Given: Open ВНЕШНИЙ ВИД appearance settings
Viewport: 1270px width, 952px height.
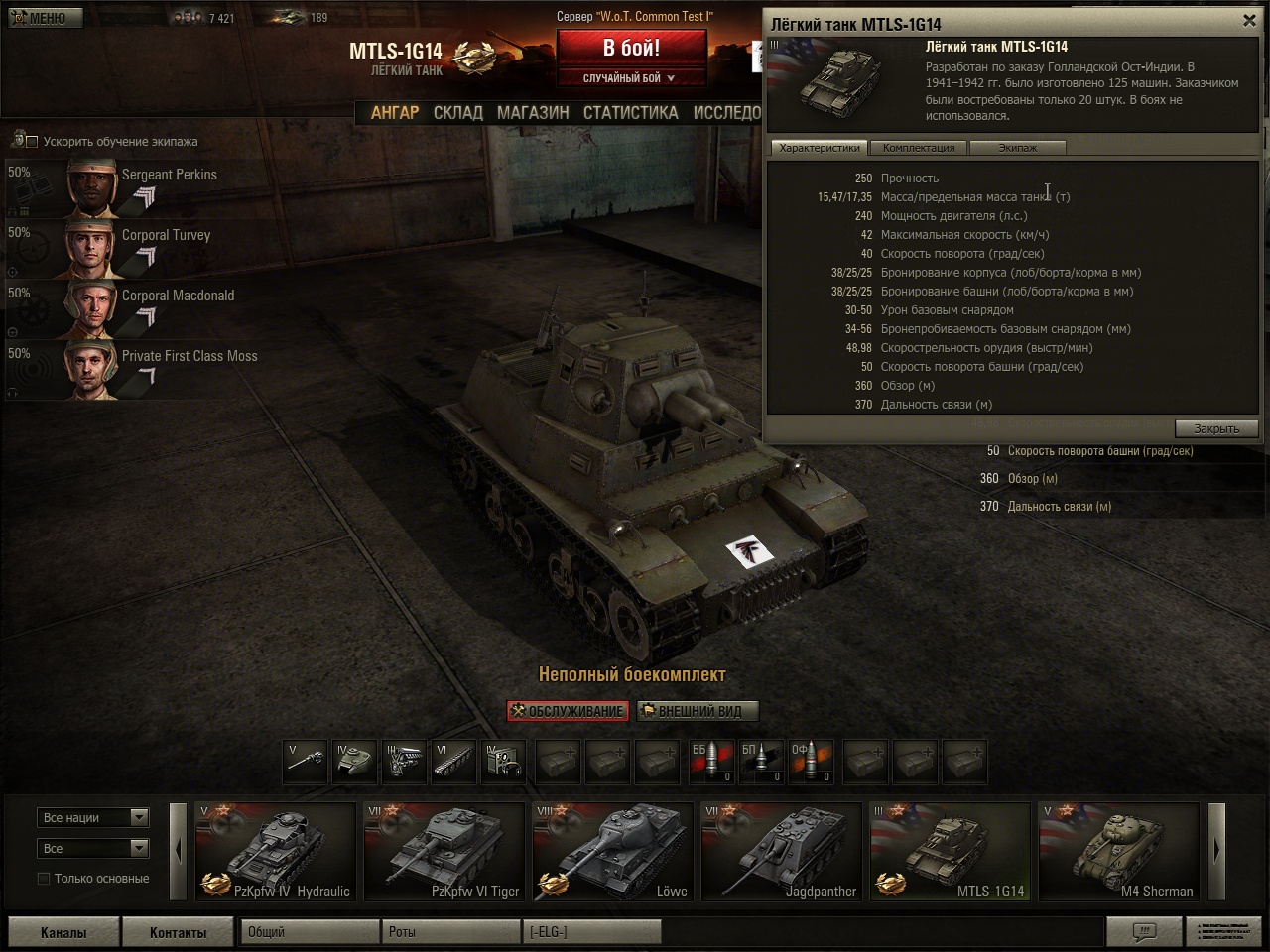Looking at the screenshot, I should pyautogui.click(x=698, y=711).
